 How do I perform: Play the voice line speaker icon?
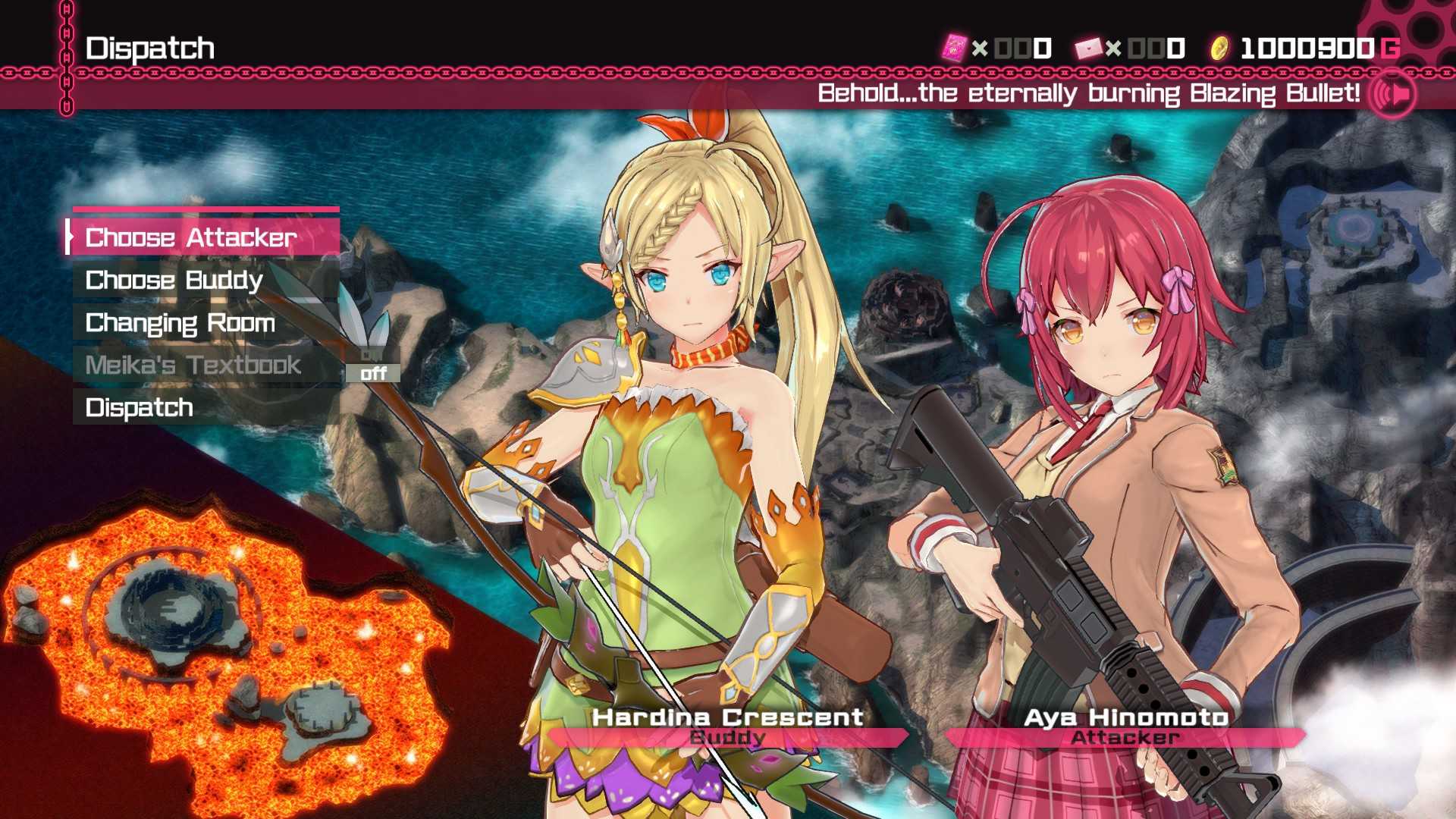[1393, 94]
